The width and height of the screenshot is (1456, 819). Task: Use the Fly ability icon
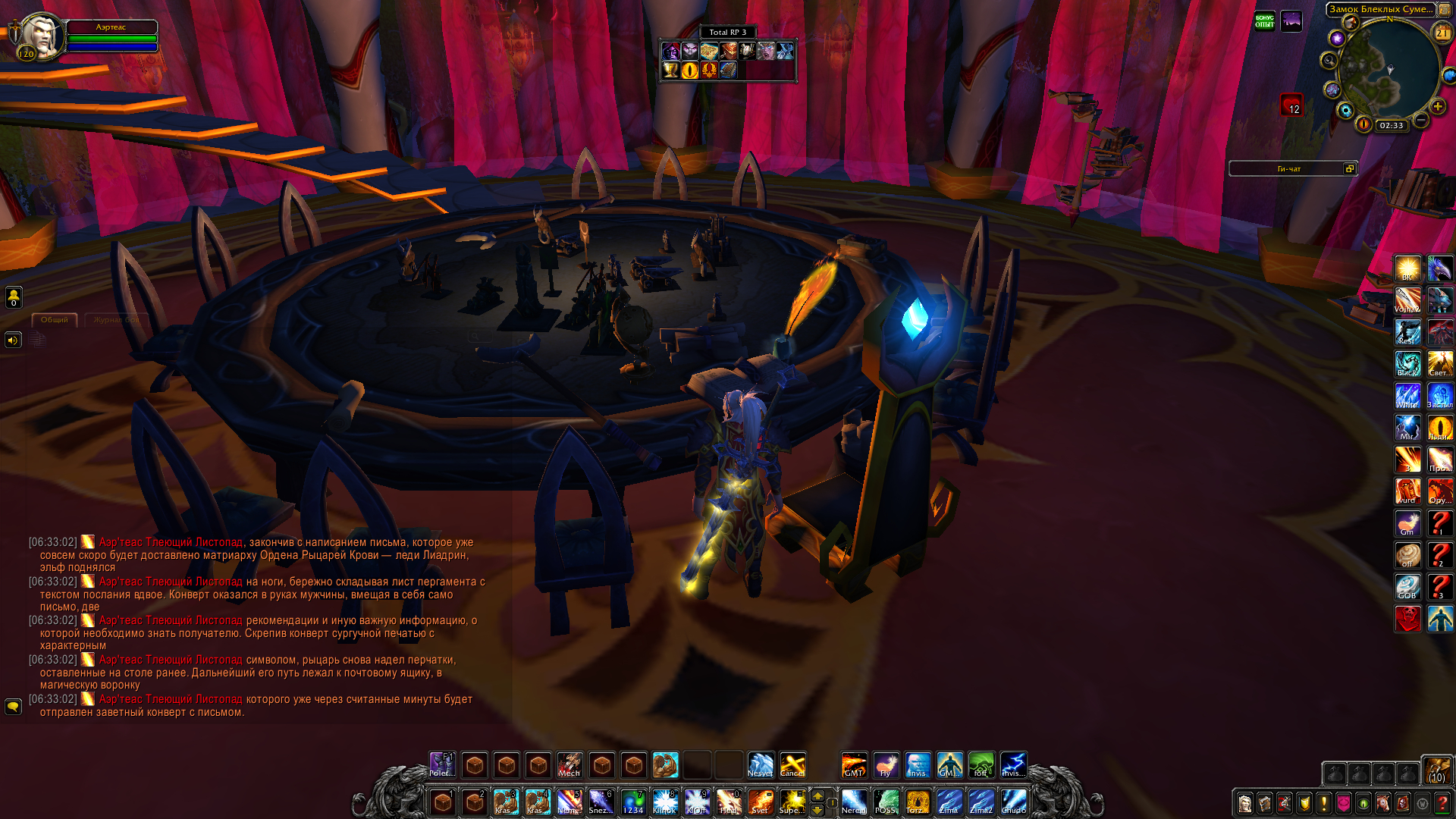[x=886, y=765]
